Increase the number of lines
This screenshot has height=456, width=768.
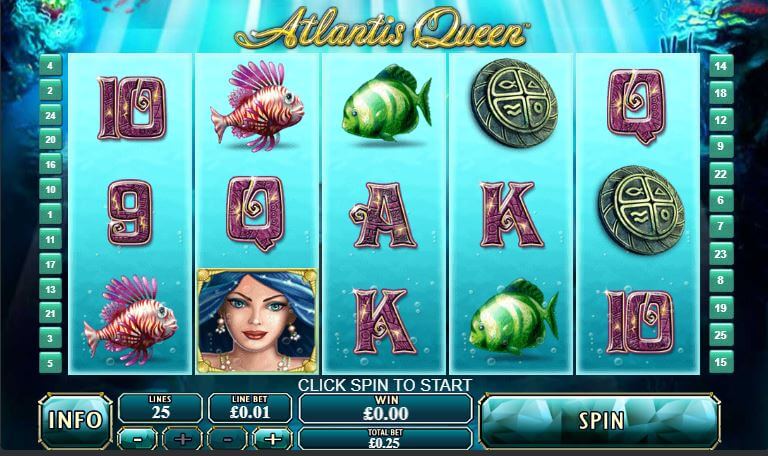[x=182, y=438]
